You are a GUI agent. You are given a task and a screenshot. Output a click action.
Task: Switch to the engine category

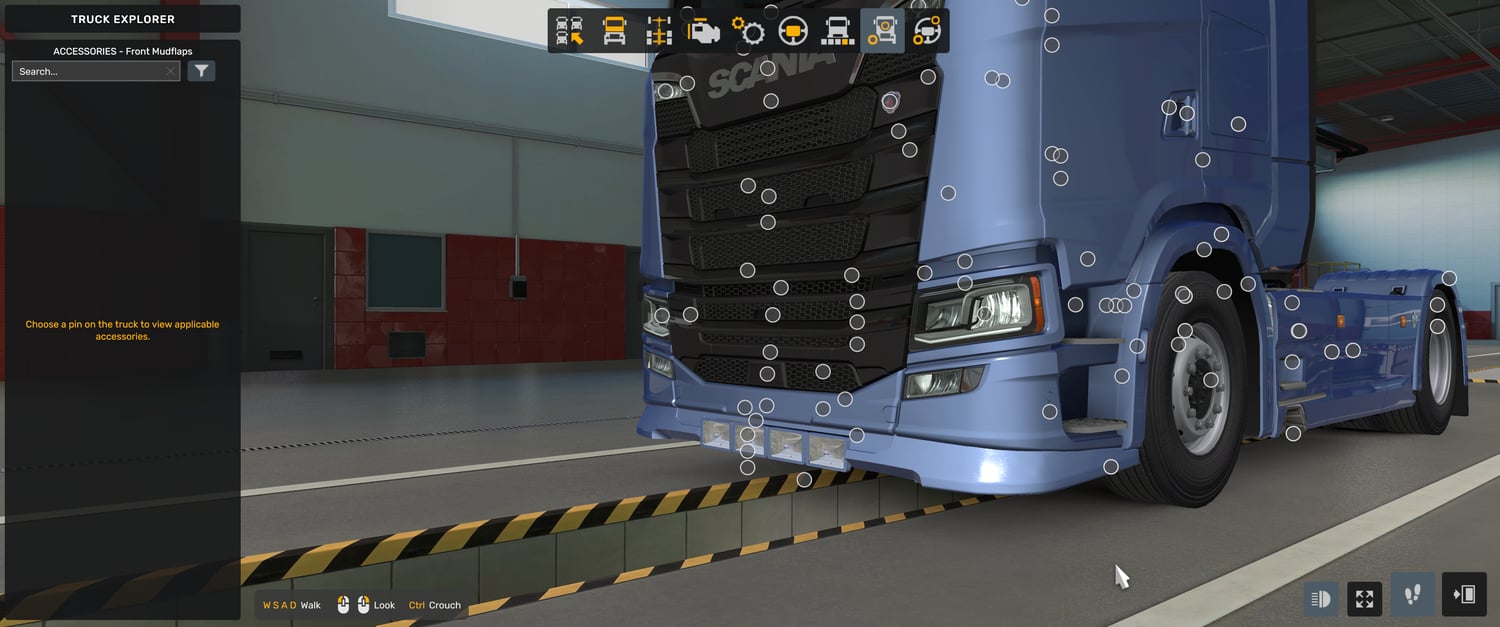704,31
